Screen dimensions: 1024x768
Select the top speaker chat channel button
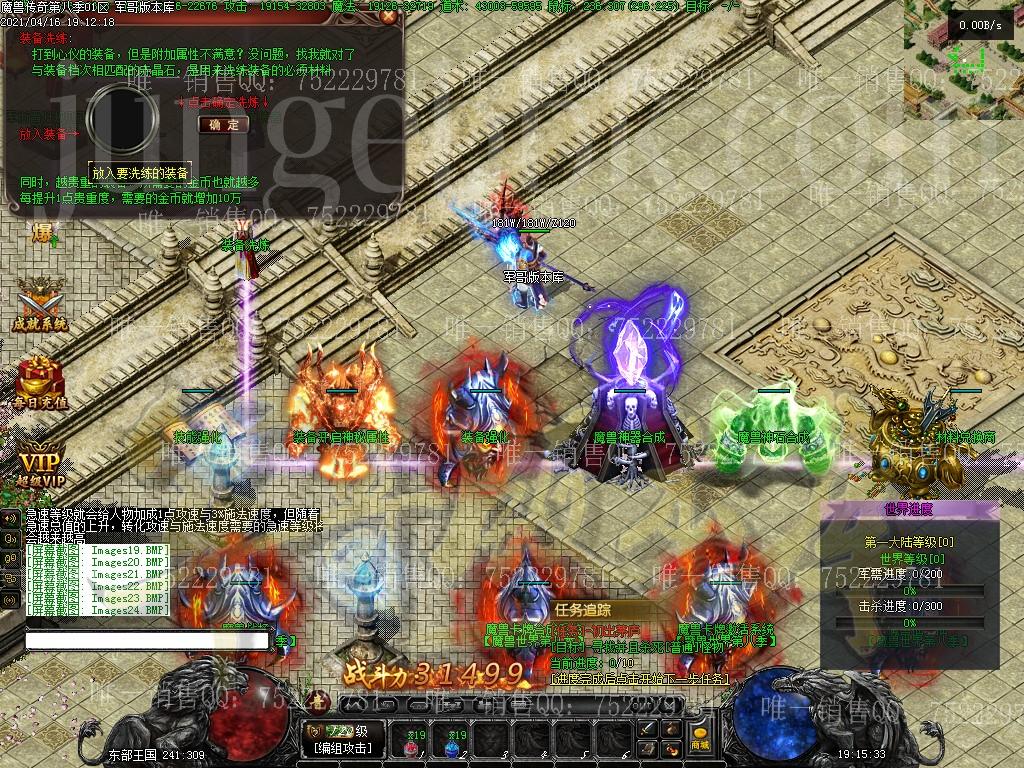pos(11,518)
